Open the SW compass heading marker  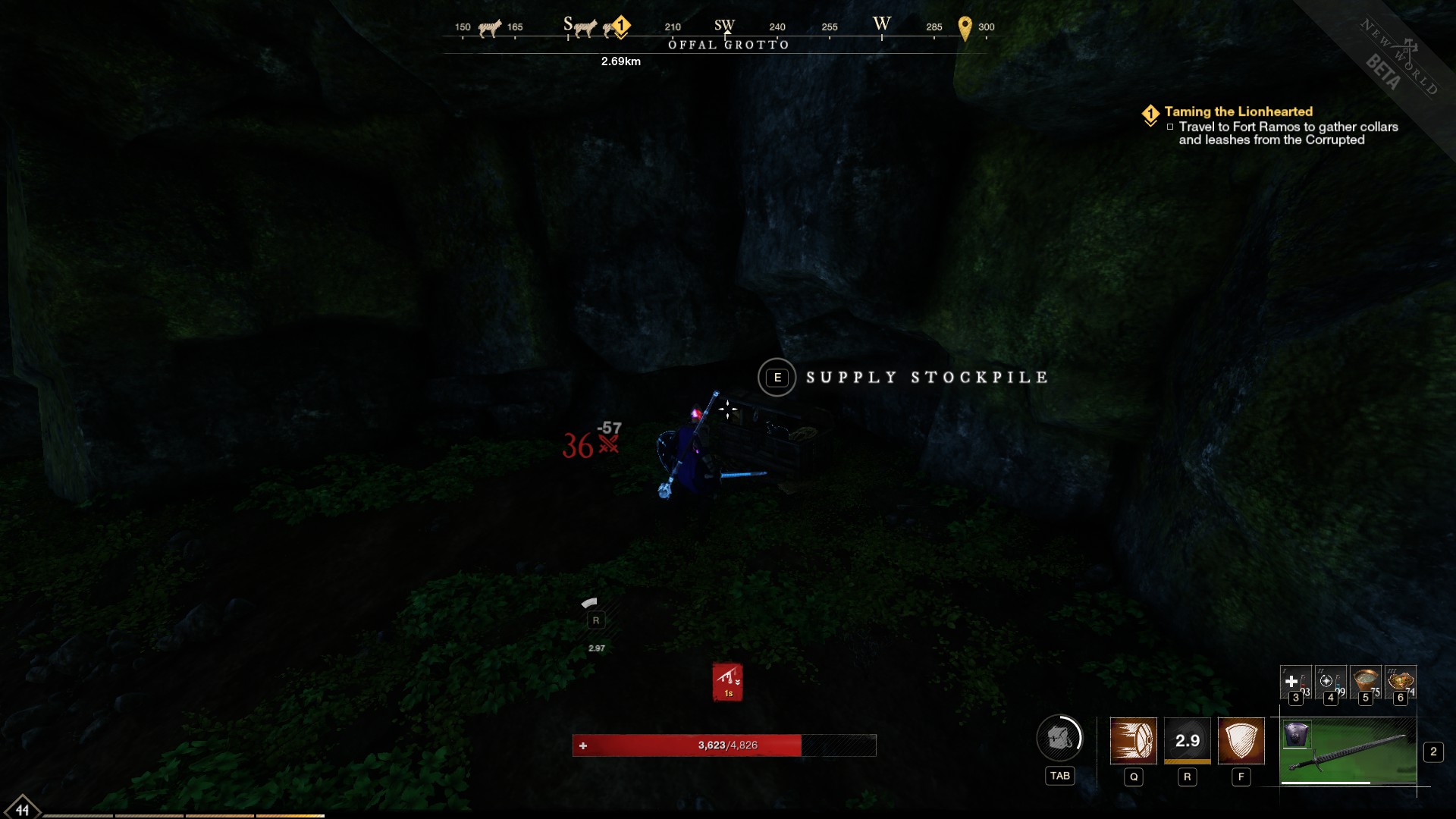pos(725,25)
